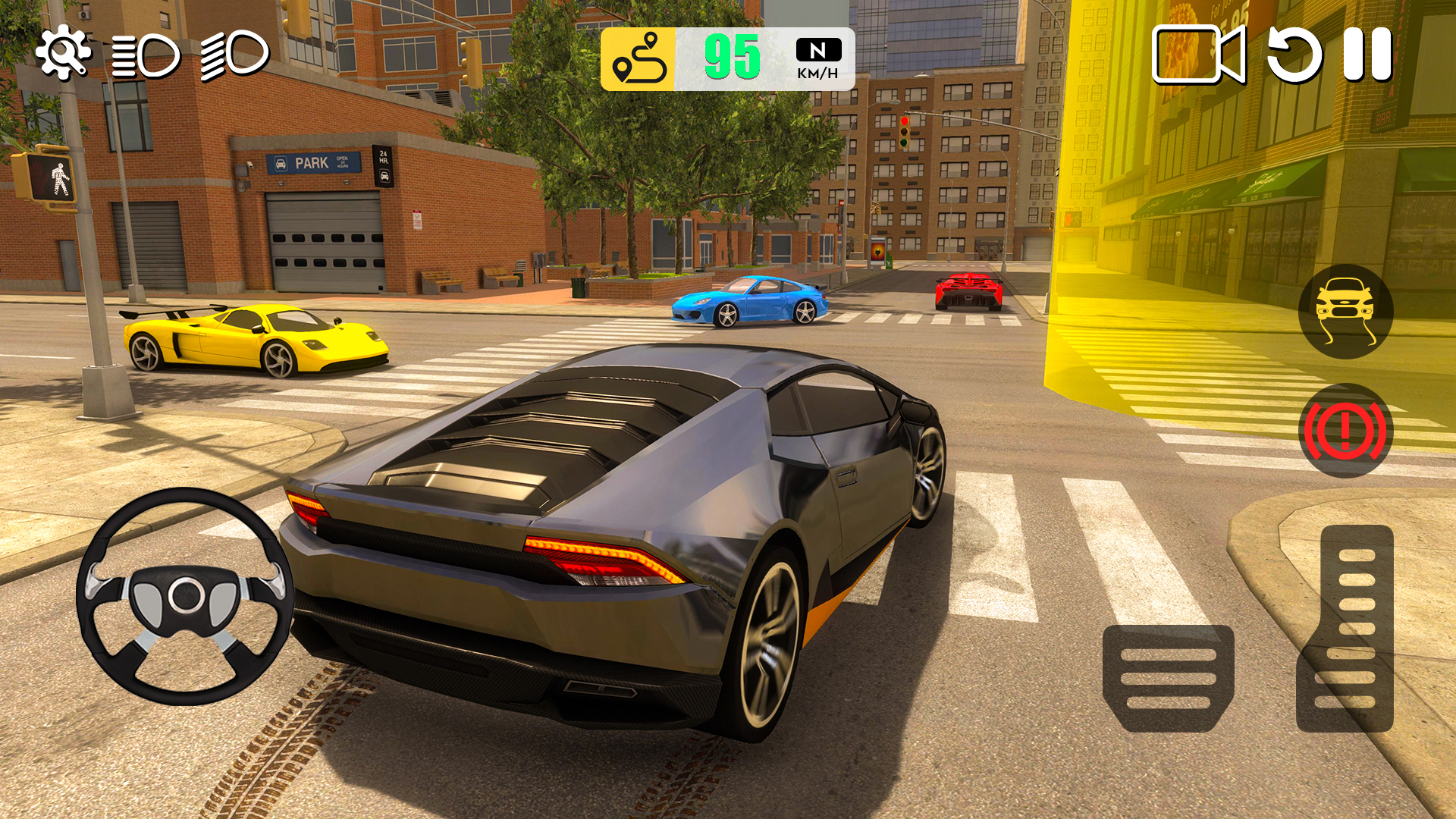Open the game settings gear icon
Image resolution: width=1456 pixels, height=819 pixels.
pos(64,52)
